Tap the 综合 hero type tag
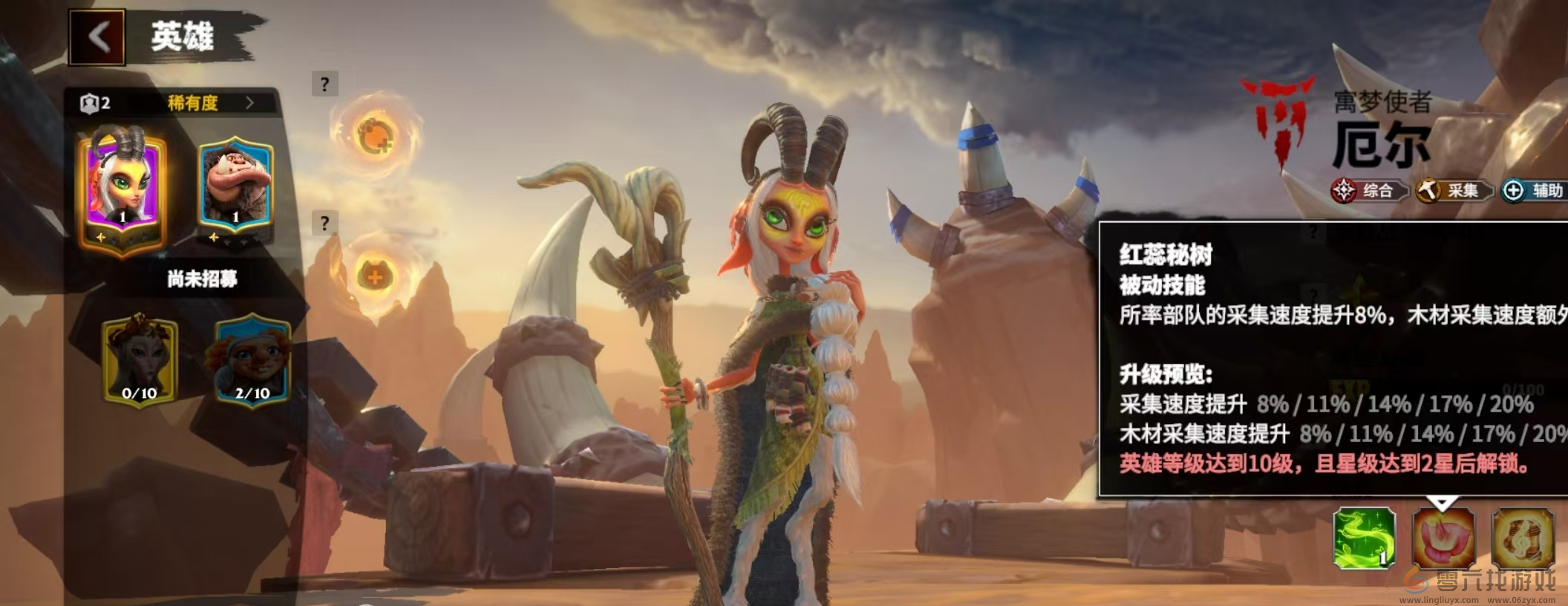 click(1368, 191)
